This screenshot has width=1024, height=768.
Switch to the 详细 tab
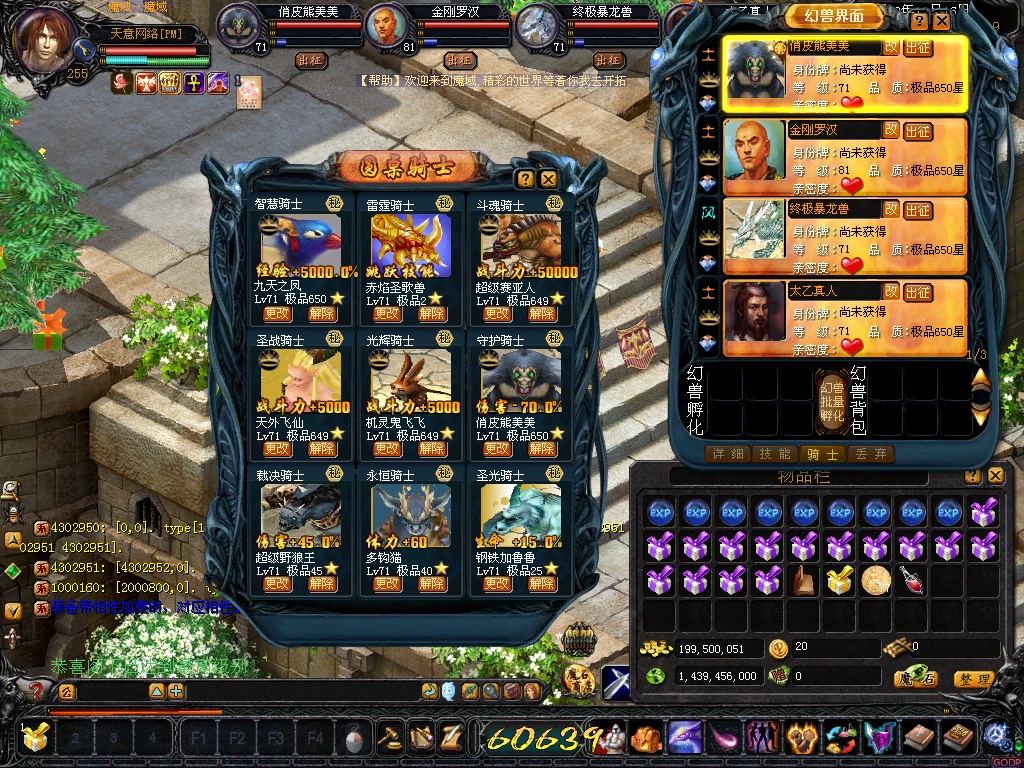(x=727, y=454)
